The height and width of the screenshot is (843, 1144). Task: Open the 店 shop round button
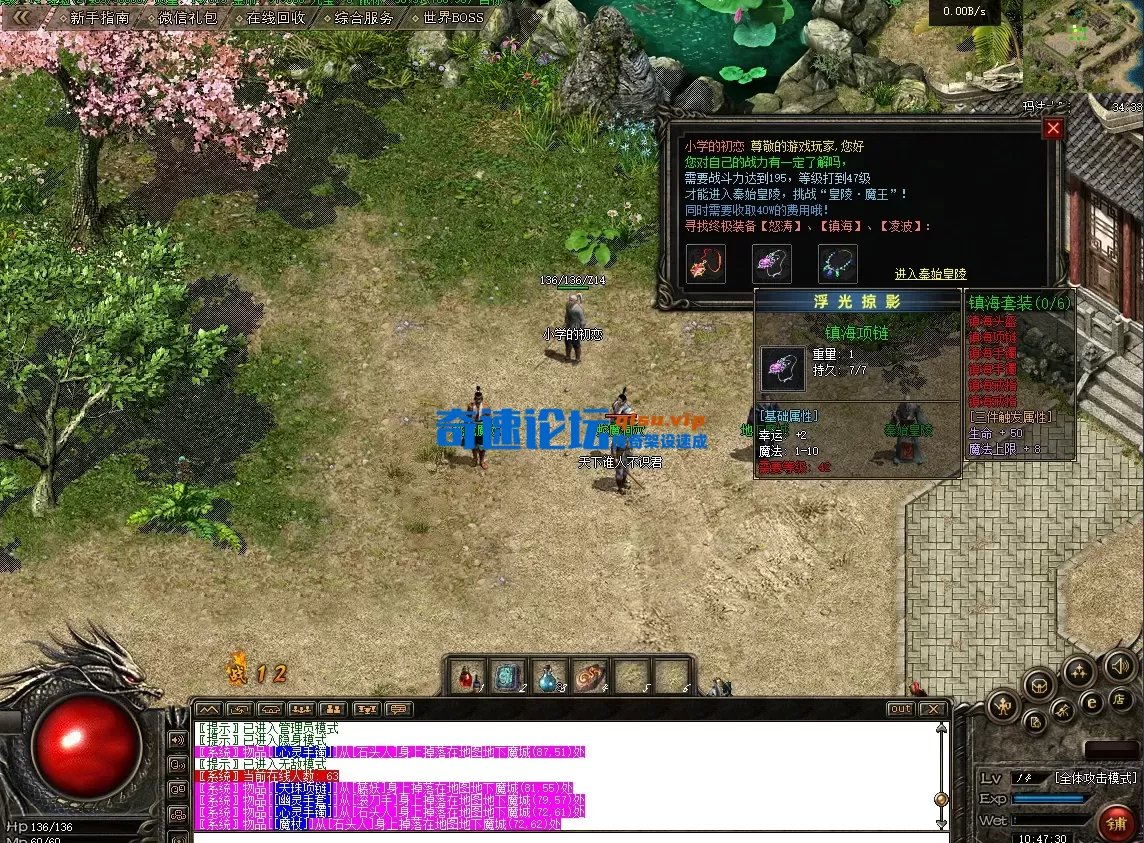[1120, 699]
